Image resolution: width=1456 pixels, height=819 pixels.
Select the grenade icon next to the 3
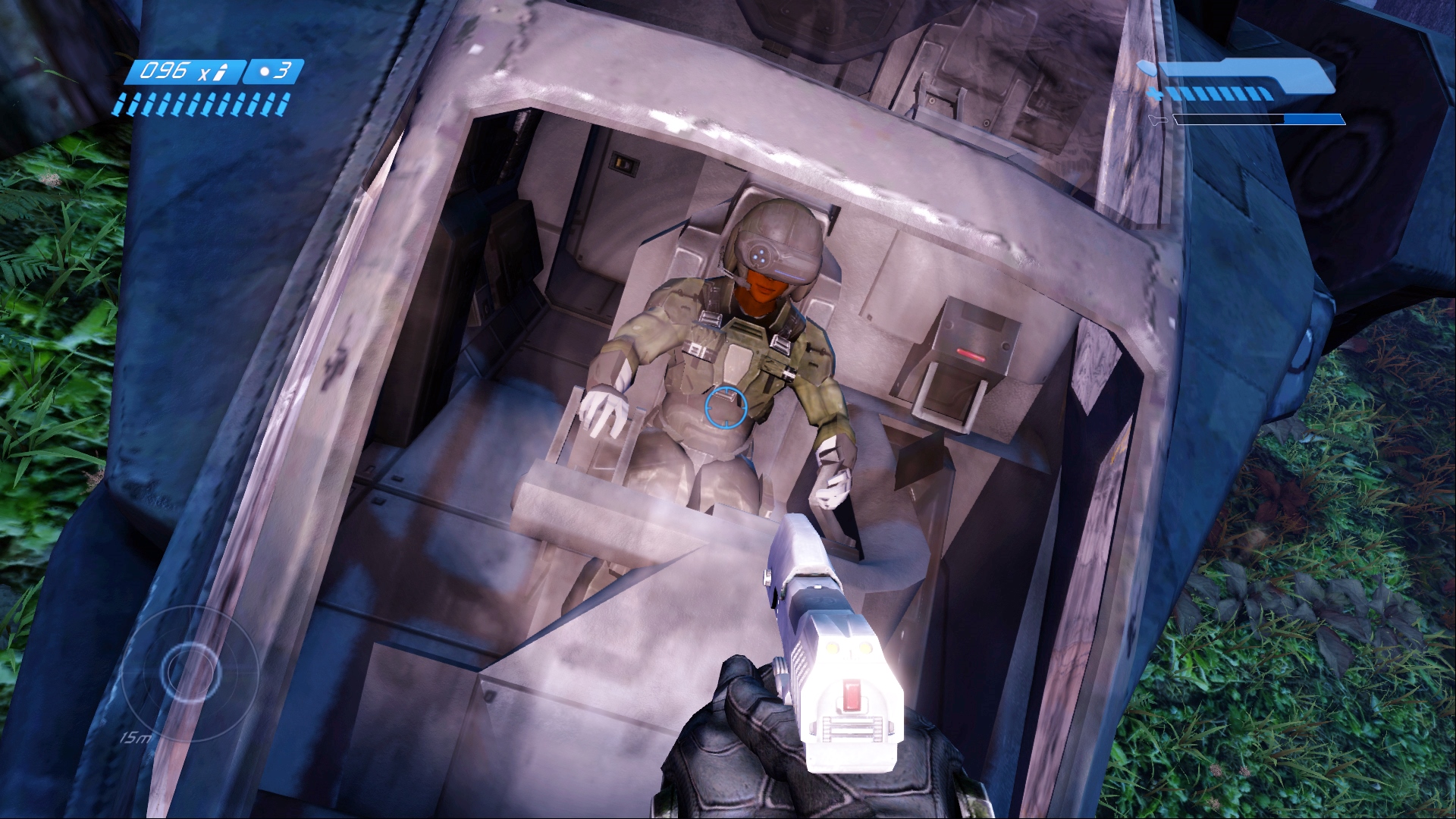point(265,71)
